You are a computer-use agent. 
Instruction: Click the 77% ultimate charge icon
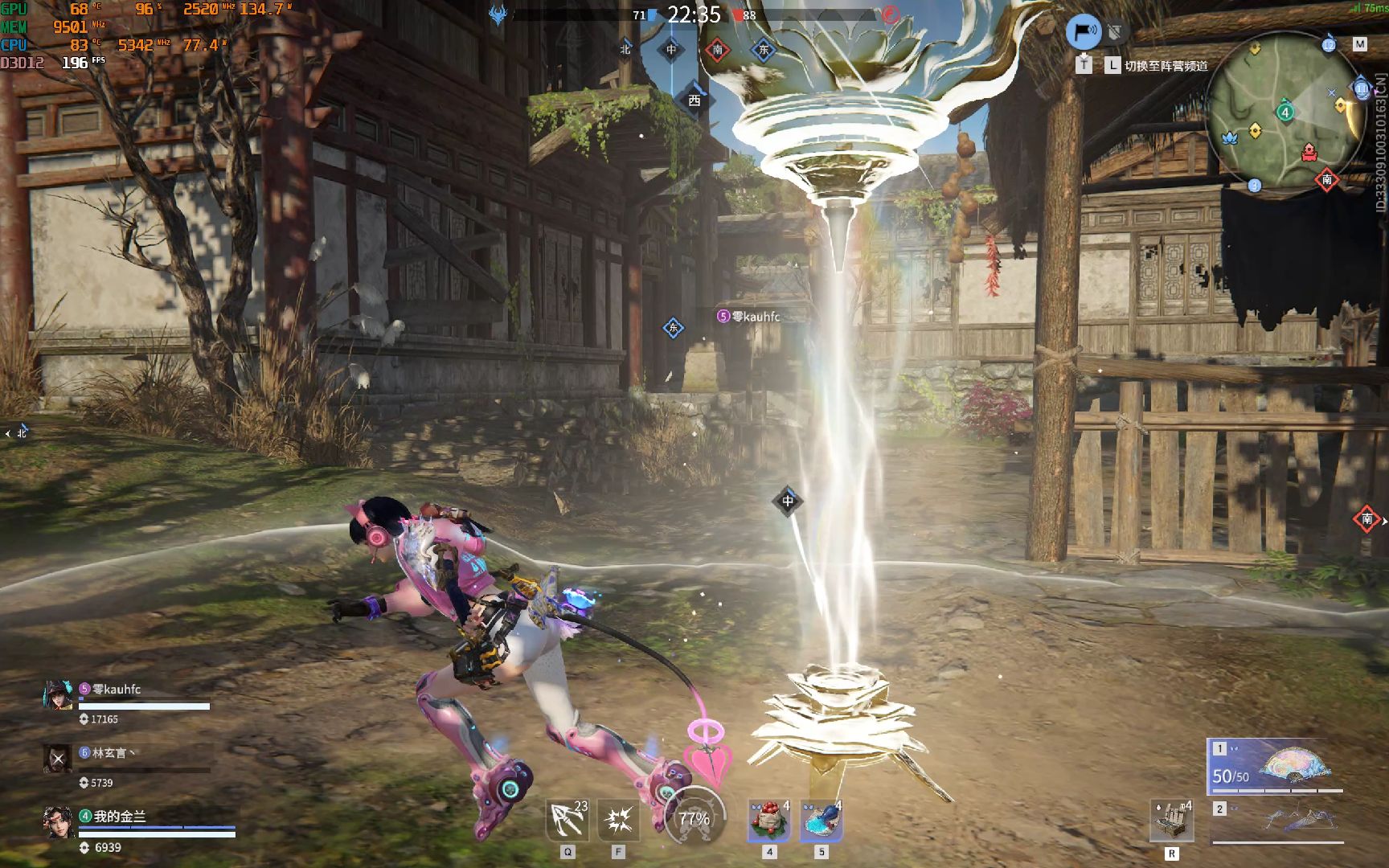(694, 818)
